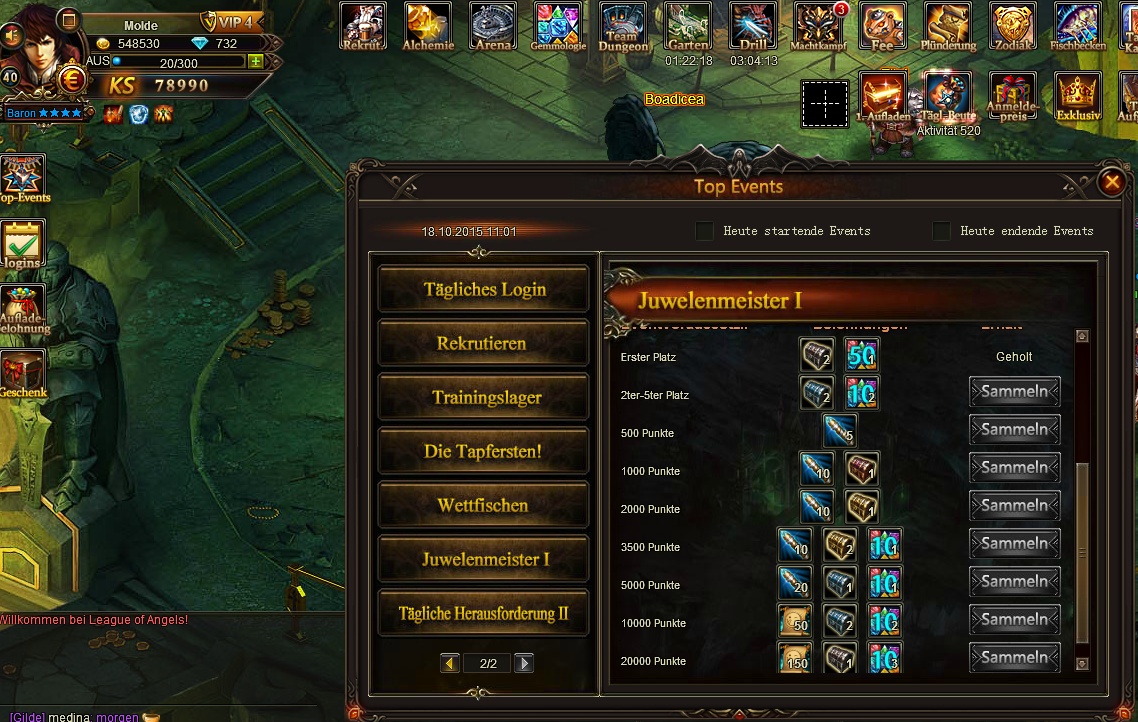Collect the 500 Punkte reward
1138x722 pixels.
click(x=1014, y=430)
